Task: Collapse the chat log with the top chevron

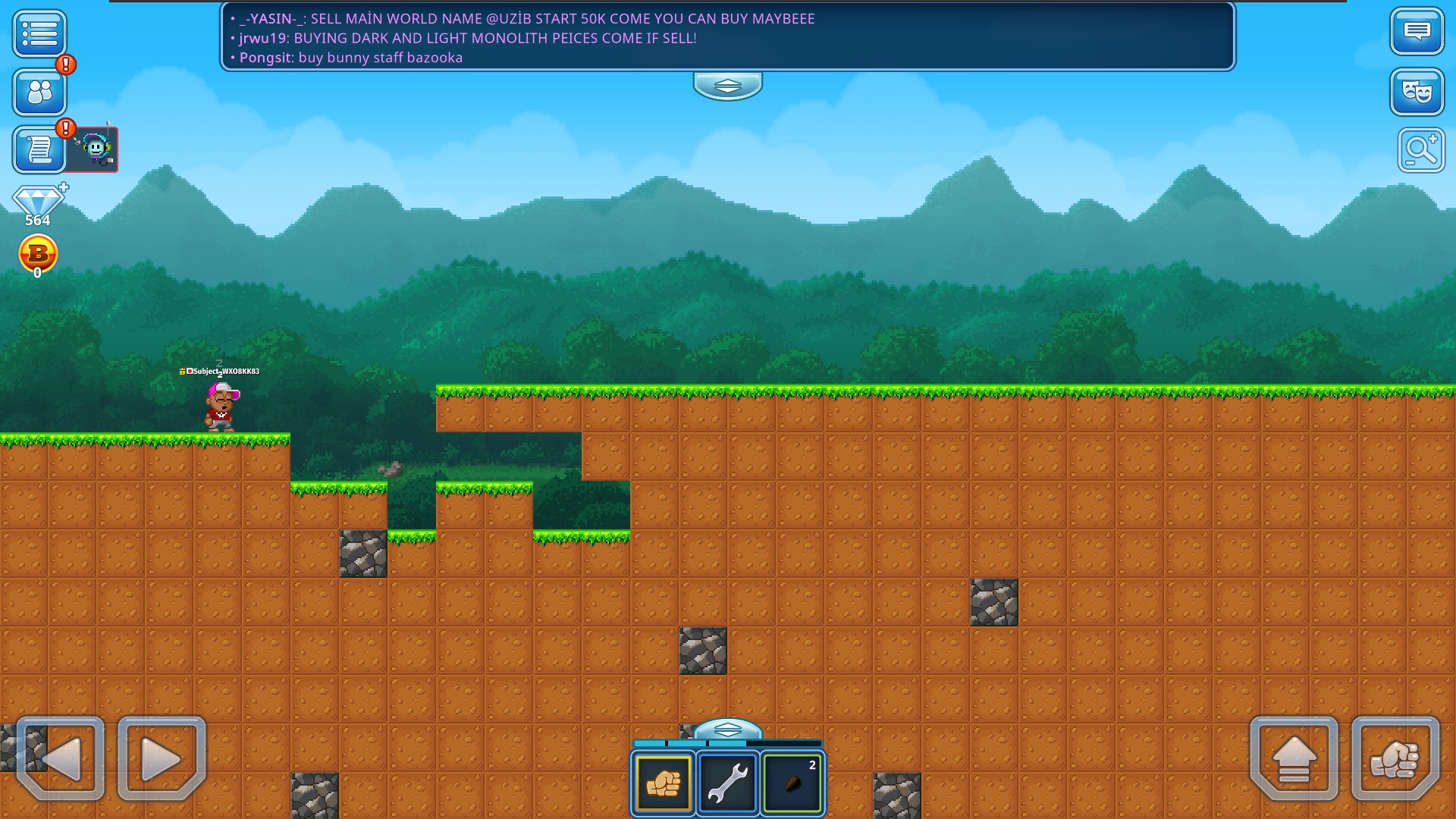Action: click(x=726, y=86)
